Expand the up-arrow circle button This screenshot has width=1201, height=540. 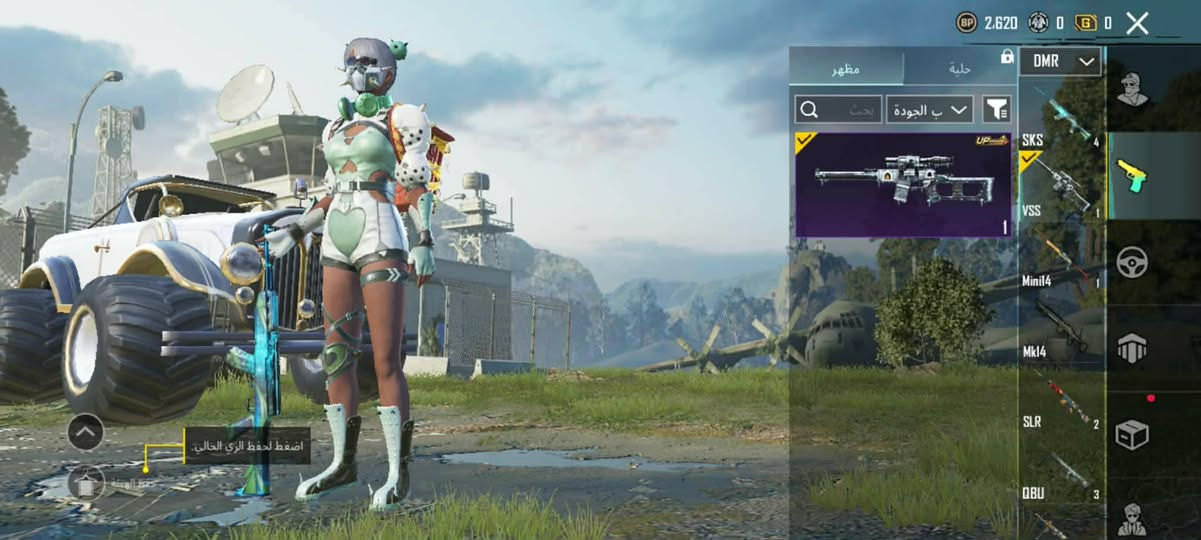click(86, 432)
